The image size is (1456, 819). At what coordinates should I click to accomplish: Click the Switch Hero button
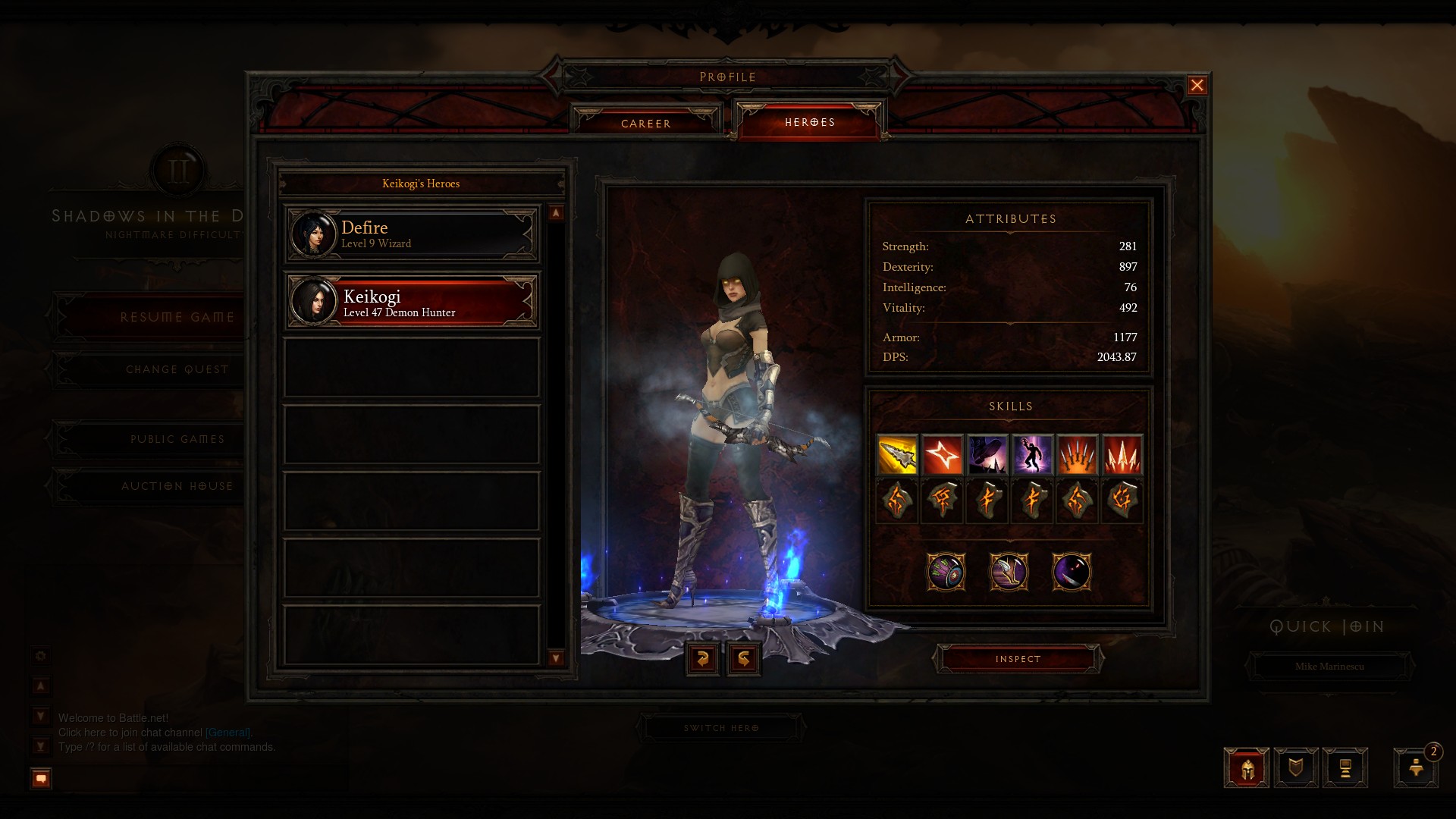[x=721, y=728]
